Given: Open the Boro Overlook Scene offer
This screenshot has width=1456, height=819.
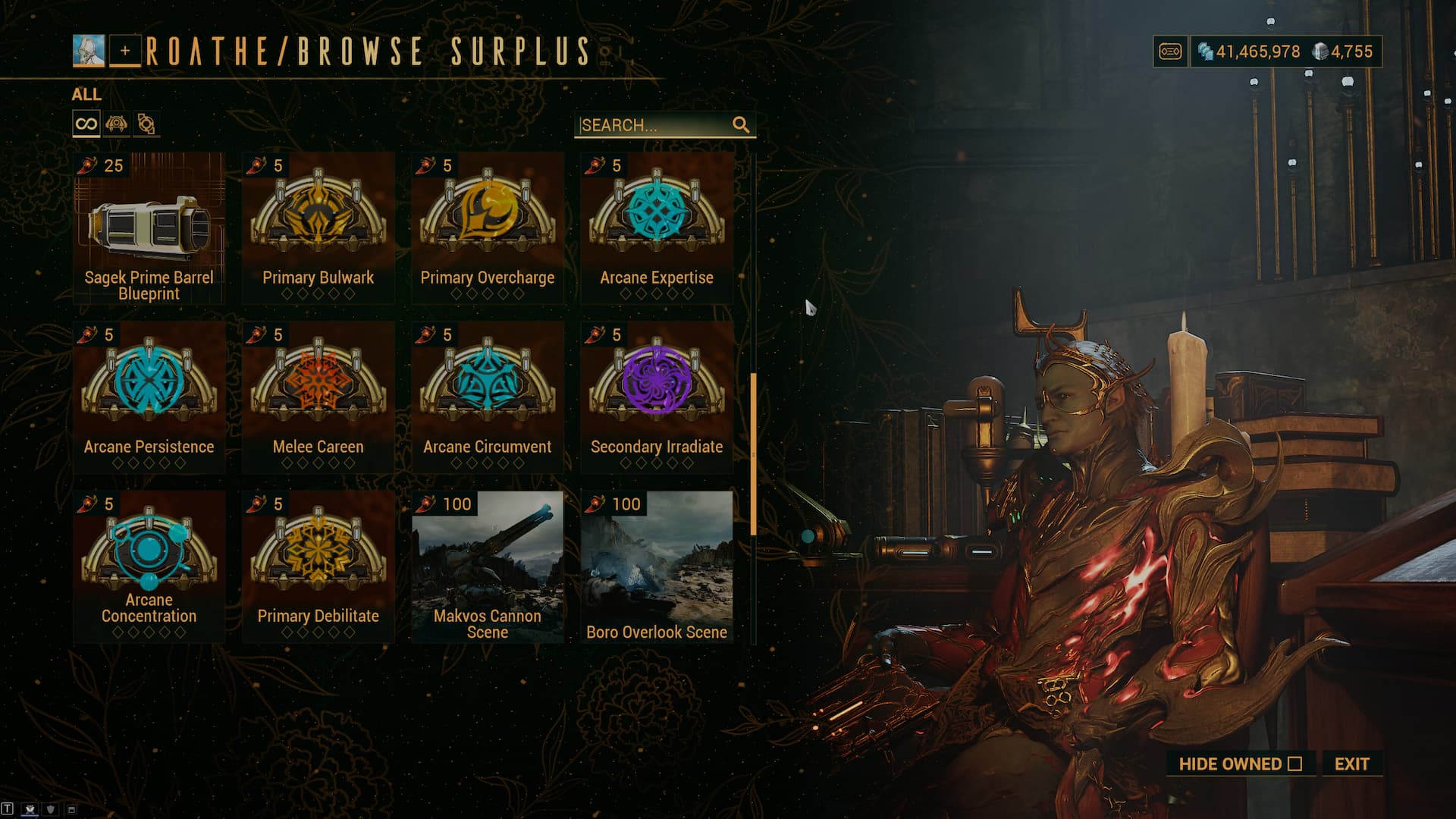Looking at the screenshot, I should [x=657, y=566].
